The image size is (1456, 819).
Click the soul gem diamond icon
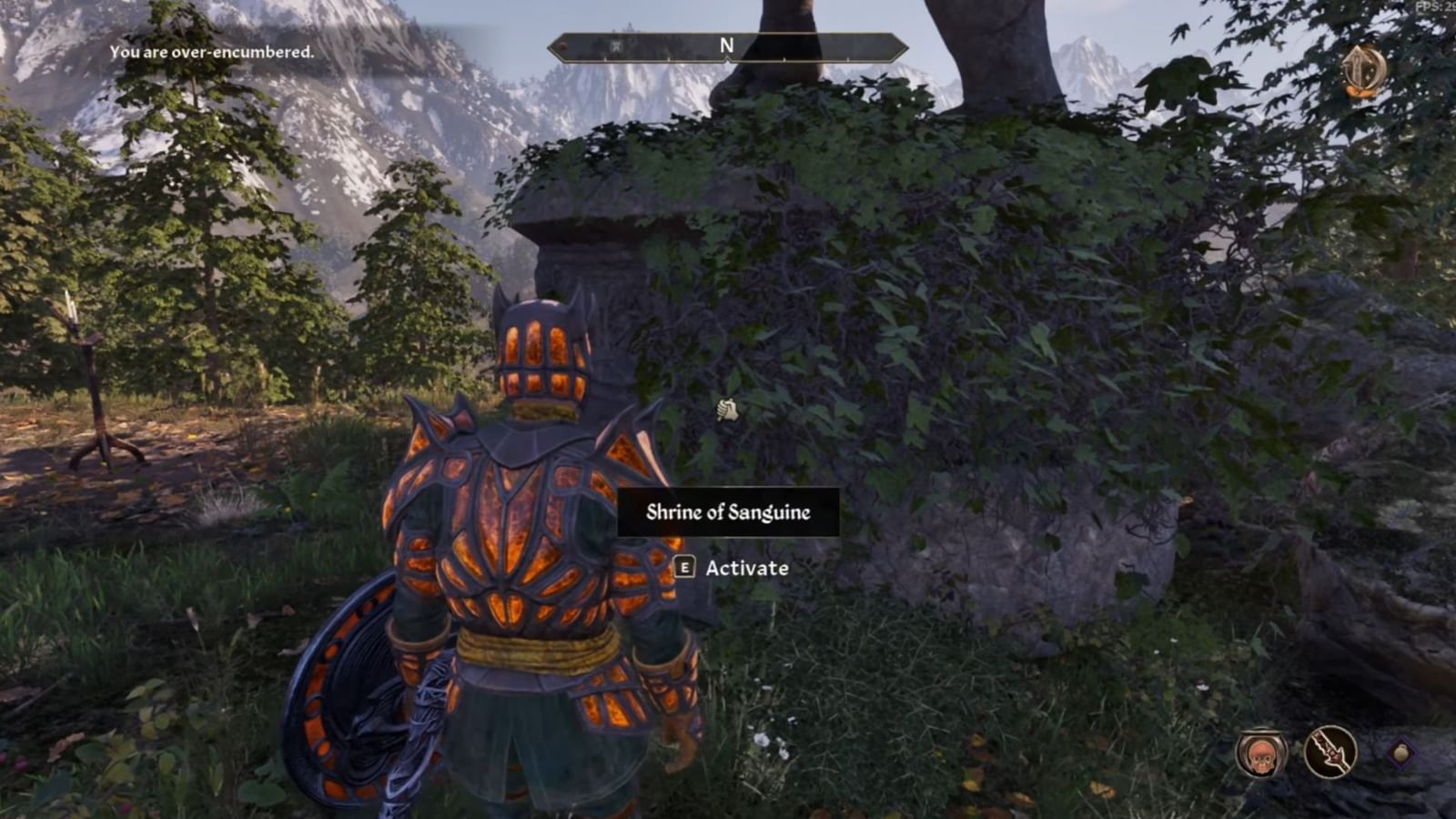pos(1400,753)
